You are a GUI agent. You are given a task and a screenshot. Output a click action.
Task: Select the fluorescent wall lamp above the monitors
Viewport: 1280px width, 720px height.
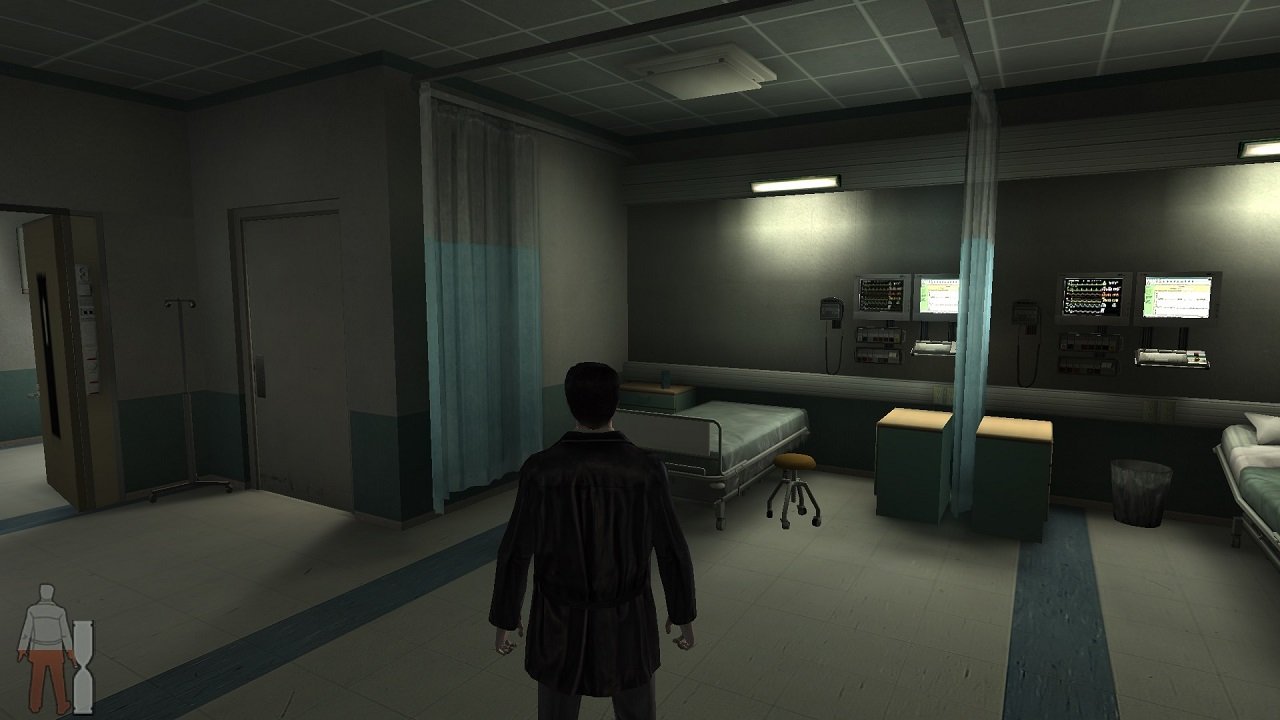tap(795, 185)
